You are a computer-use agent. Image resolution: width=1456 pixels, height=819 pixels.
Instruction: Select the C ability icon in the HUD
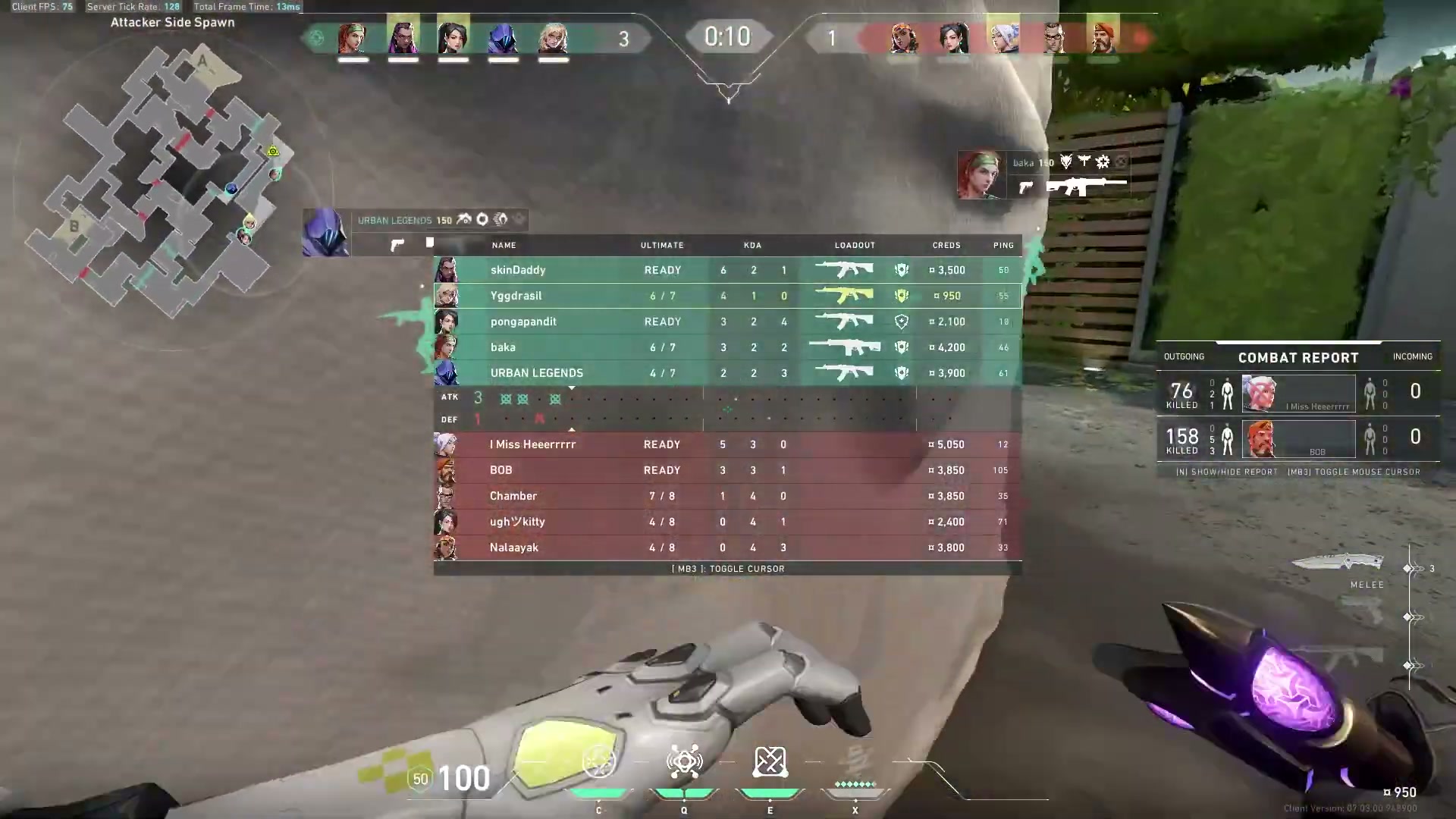[x=598, y=761]
